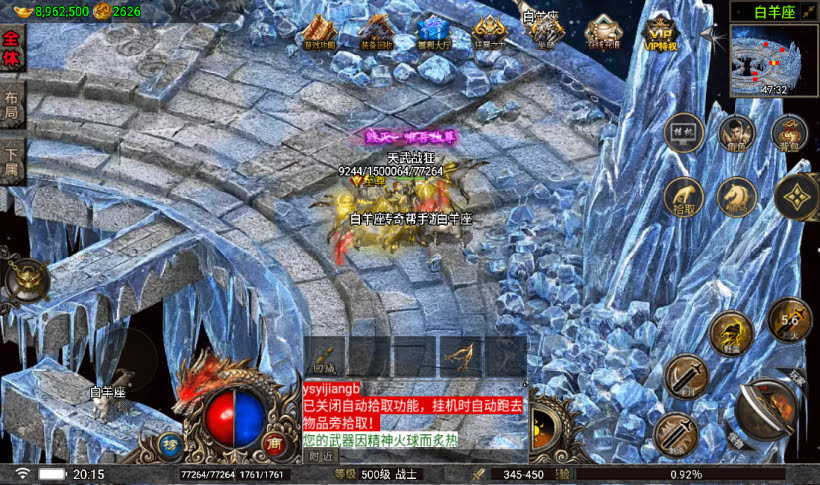Image resolution: width=820 pixels, height=485 pixels.
Task: Open the 坐骑 mount menu icon
Action: click(546, 33)
